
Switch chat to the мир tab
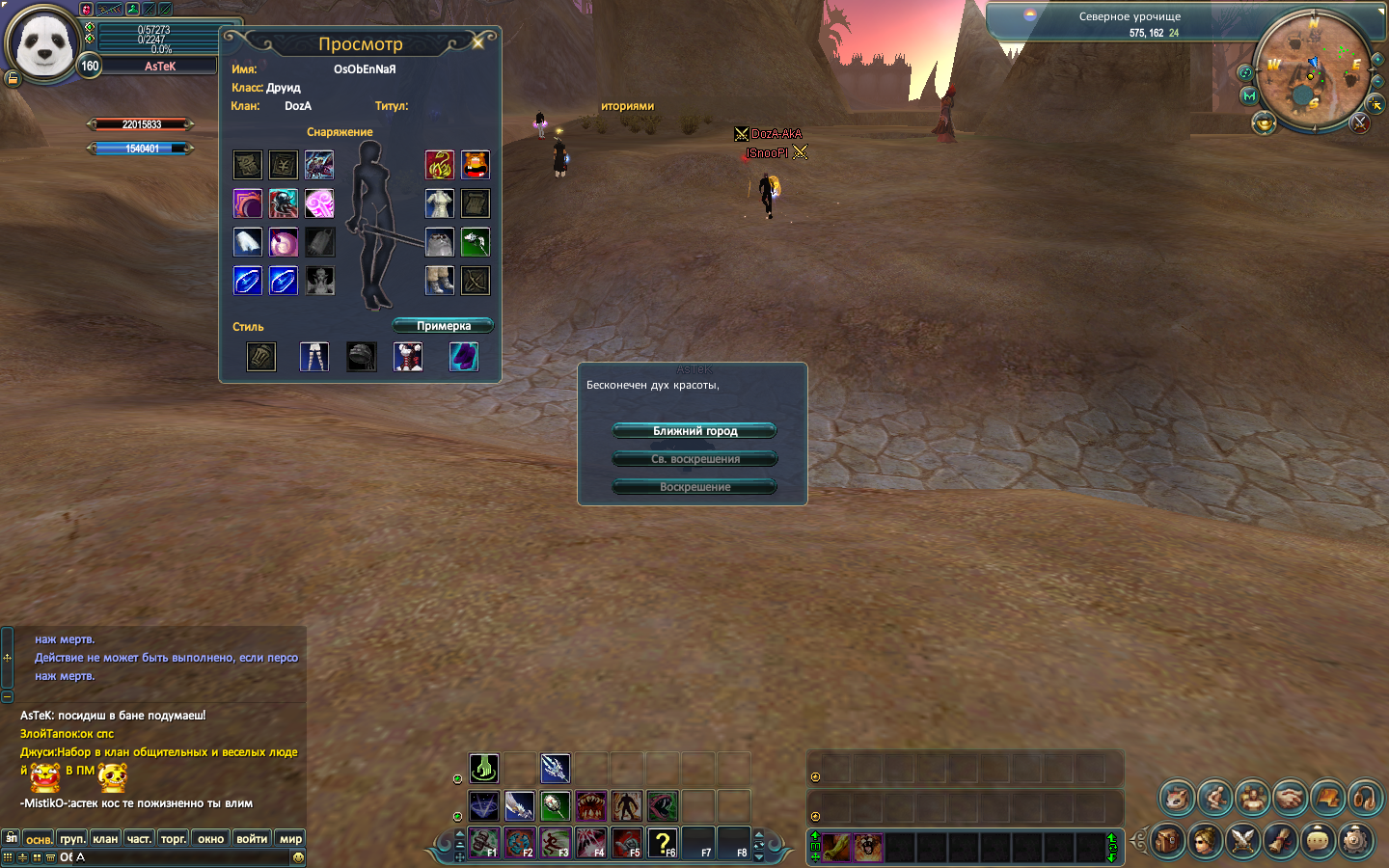coord(290,839)
